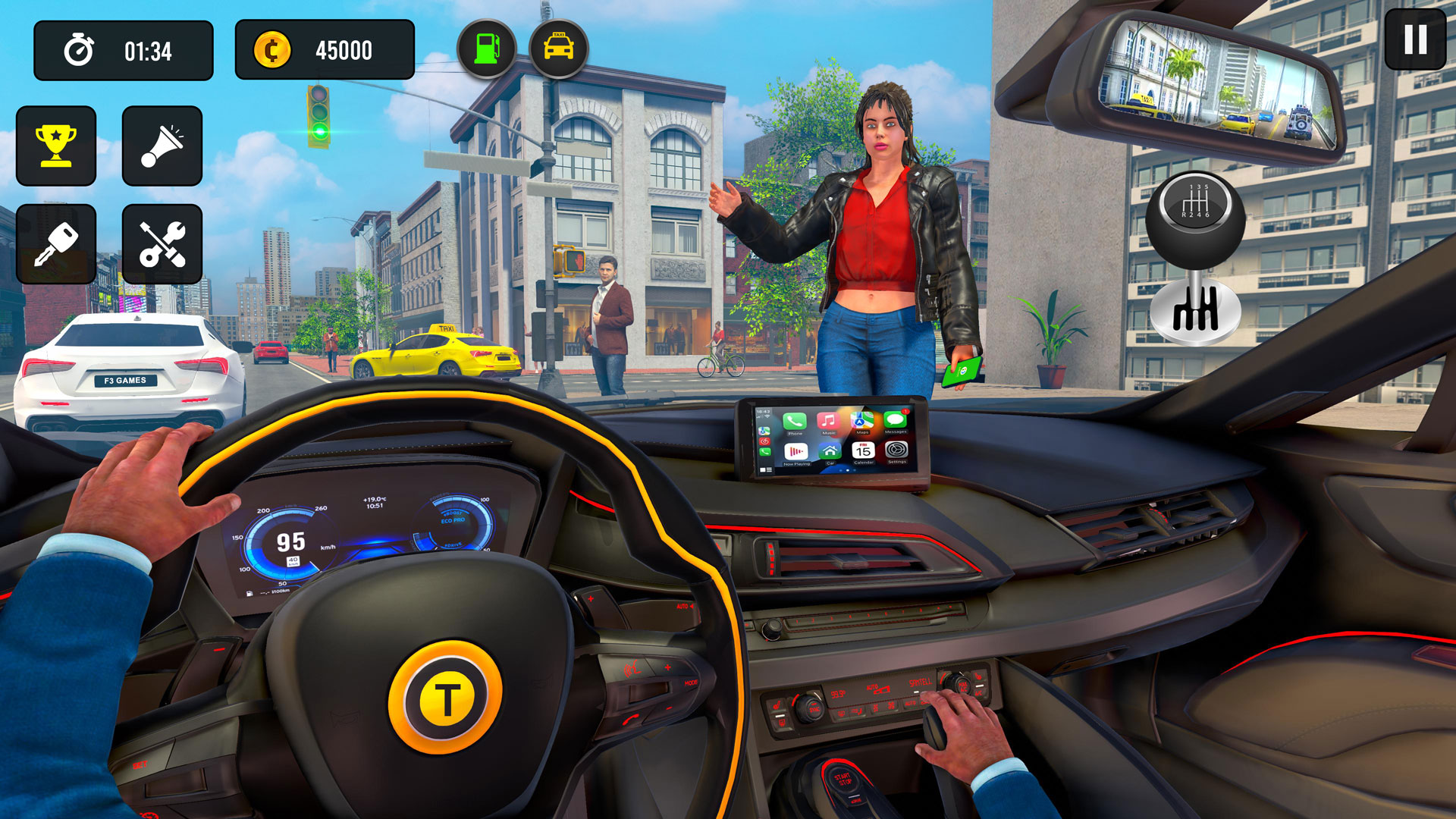The height and width of the screenshot is (819, 1456).
Task: Open Maps on the CarPlay screen
Action: click(861, 420)
